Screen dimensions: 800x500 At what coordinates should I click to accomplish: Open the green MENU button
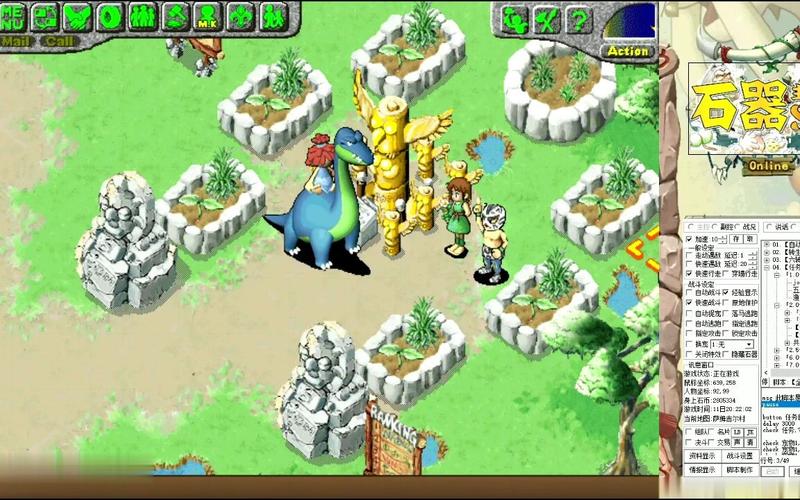point(12,16)
